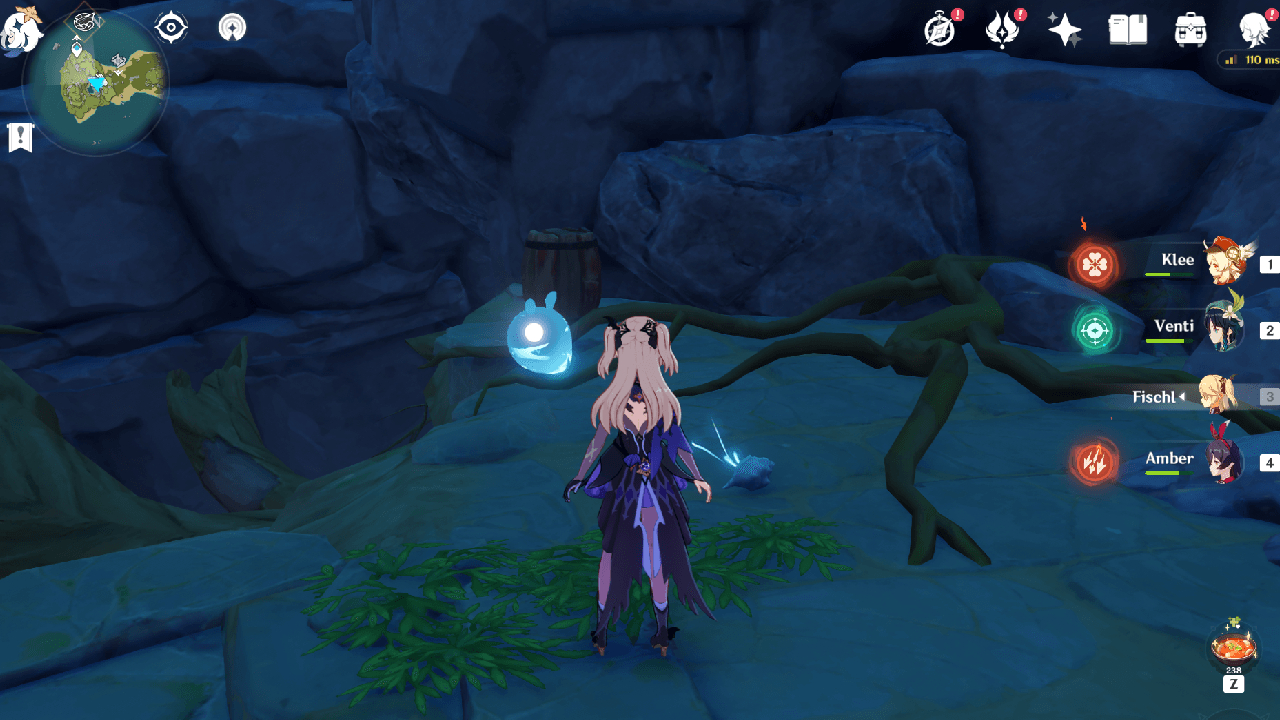1280x720 pixels.
Task: Open the quest log bookmark icon
Action: [20, 137]
